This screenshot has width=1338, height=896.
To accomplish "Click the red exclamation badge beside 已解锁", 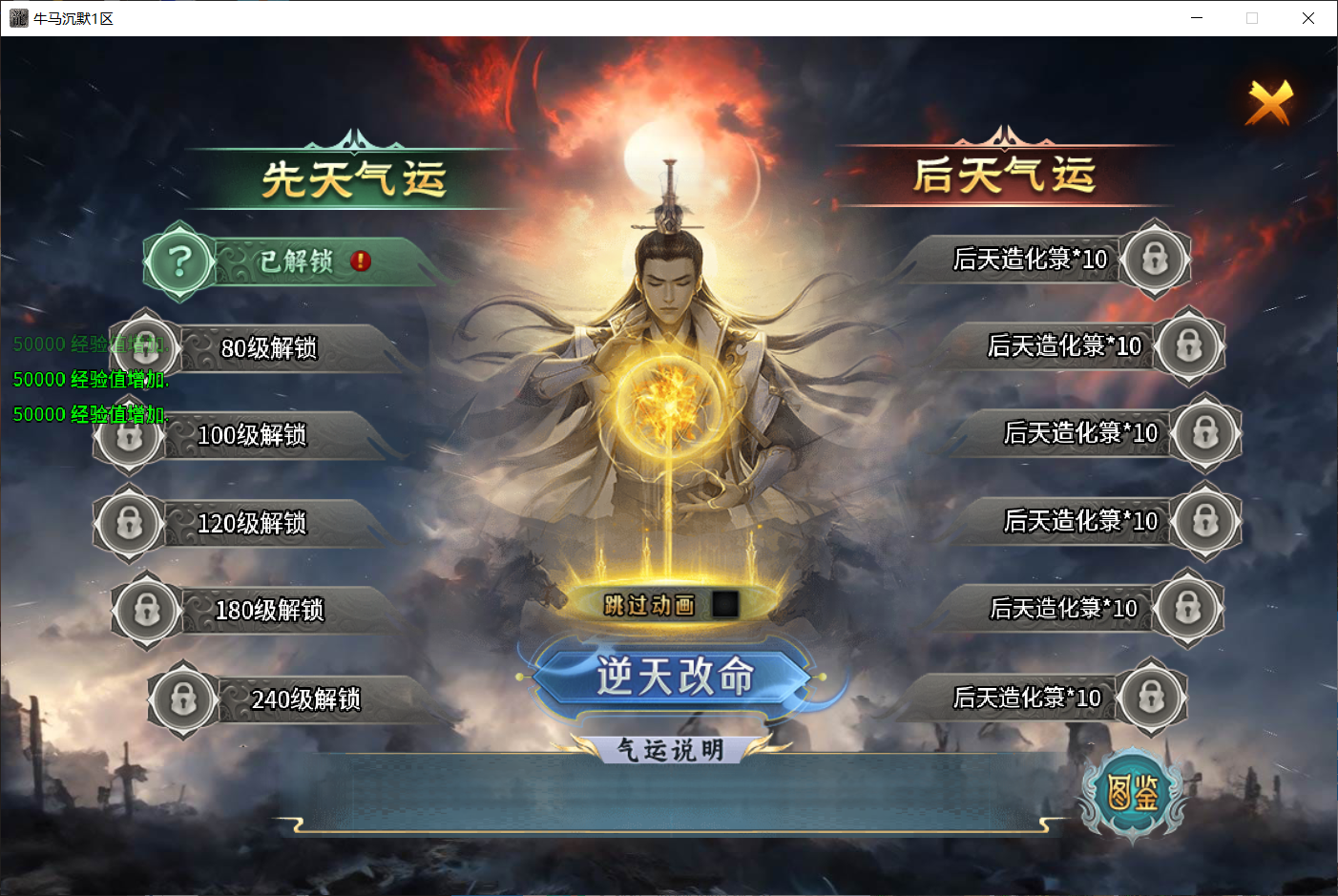I will (x=358, y=261).
